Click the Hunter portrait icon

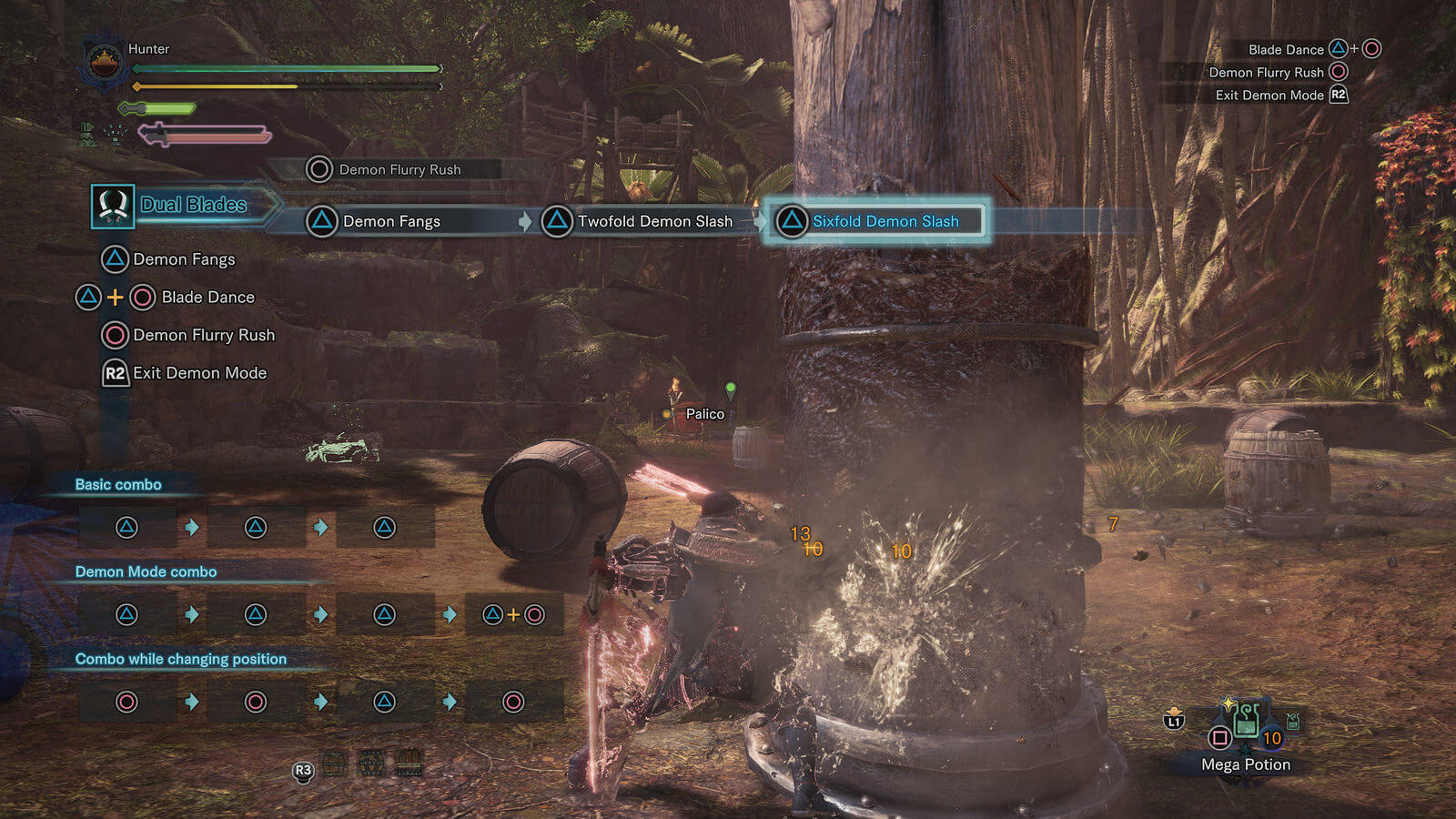pos(103,59)
